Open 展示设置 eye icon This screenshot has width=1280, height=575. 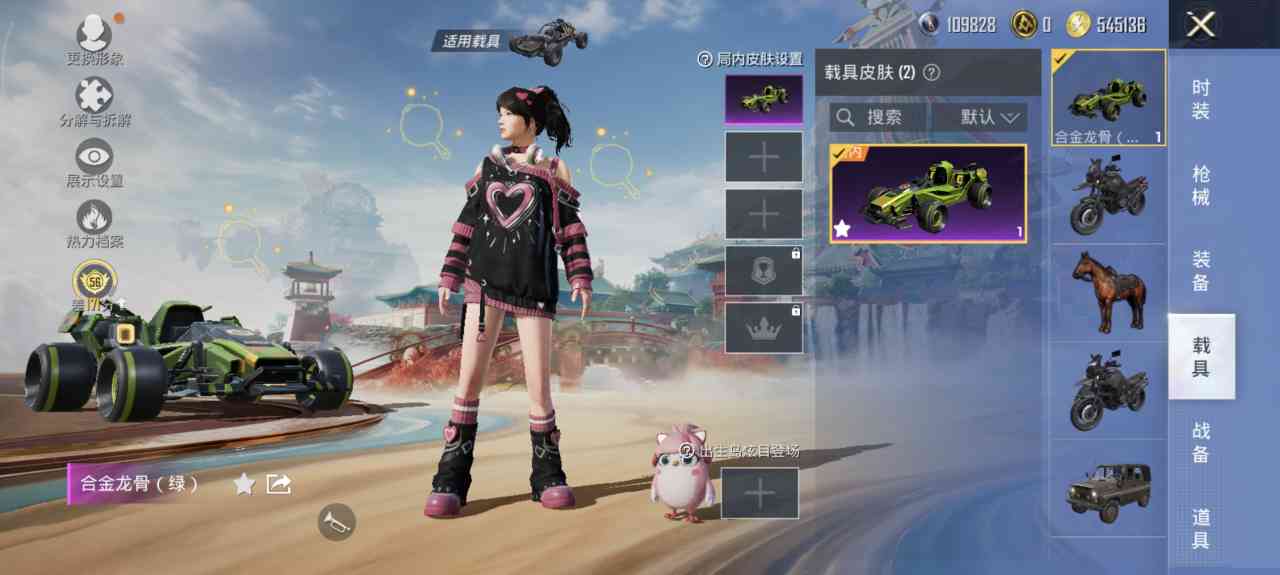coord(95,158)
